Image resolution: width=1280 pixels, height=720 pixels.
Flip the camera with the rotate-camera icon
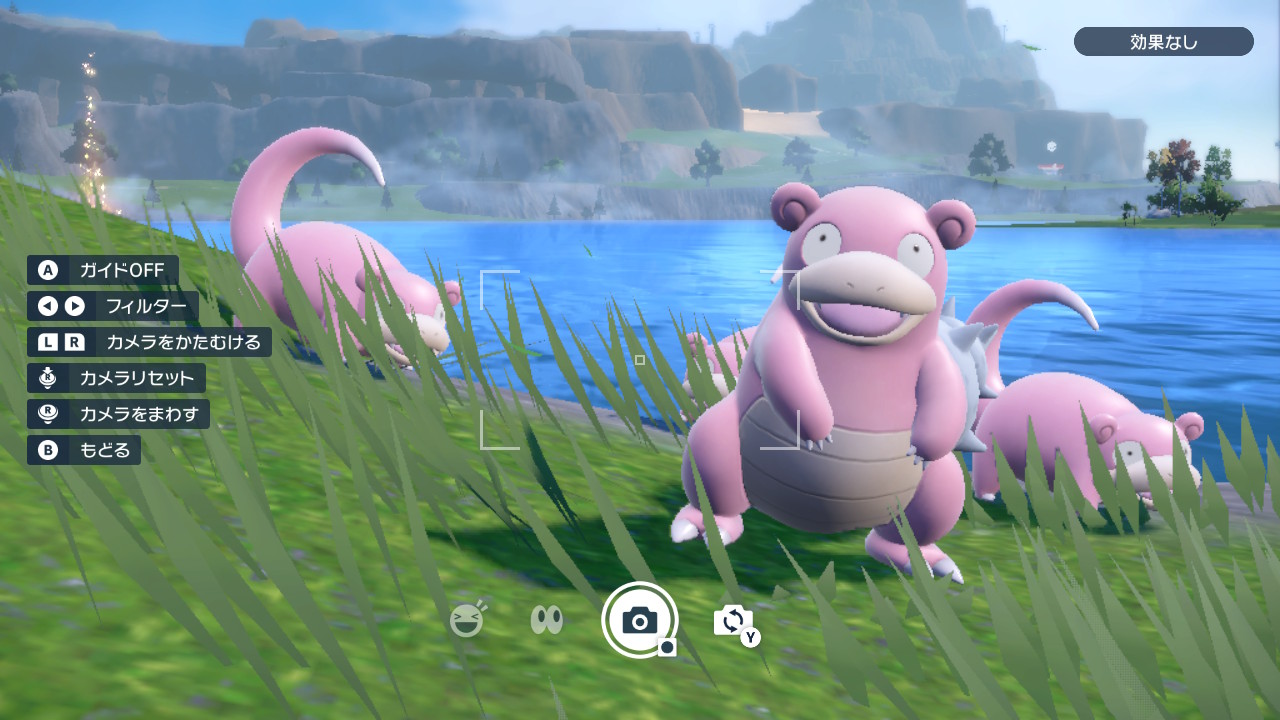click(x=733, y=621)
